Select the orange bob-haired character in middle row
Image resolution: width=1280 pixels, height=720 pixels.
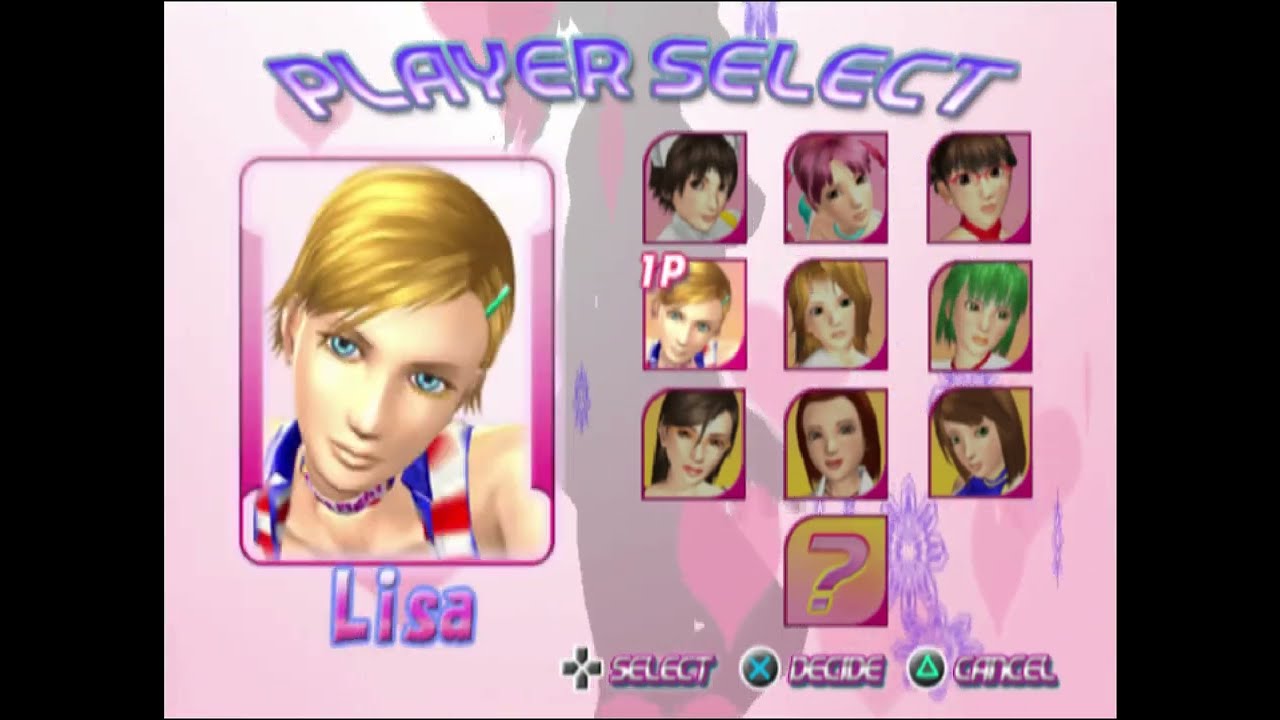[x=834, y=317]
